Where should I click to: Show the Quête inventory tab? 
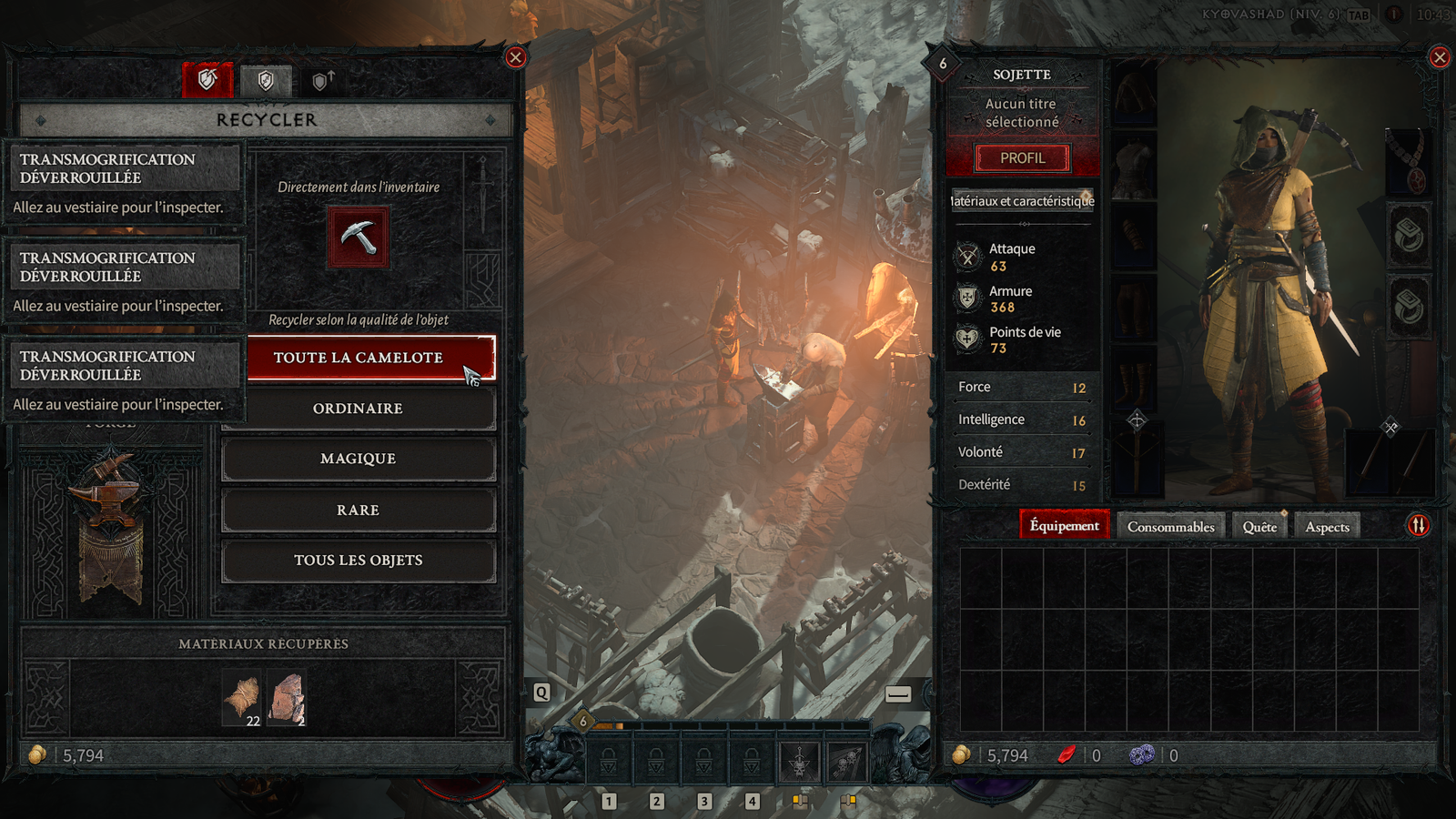(x=1259, y=527)
